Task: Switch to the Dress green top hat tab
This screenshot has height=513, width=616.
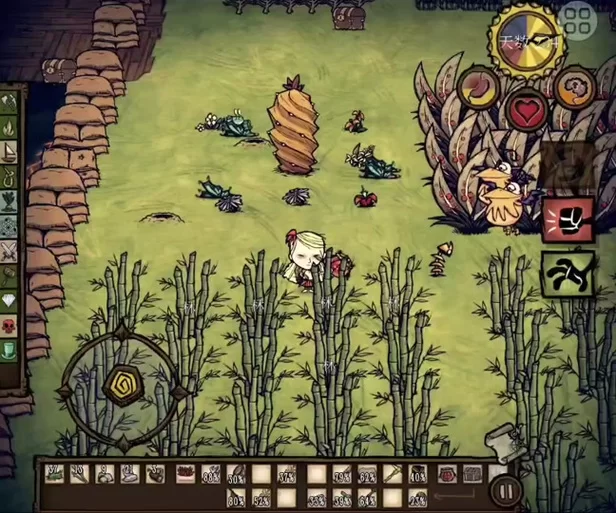Action: click(10, 349)
